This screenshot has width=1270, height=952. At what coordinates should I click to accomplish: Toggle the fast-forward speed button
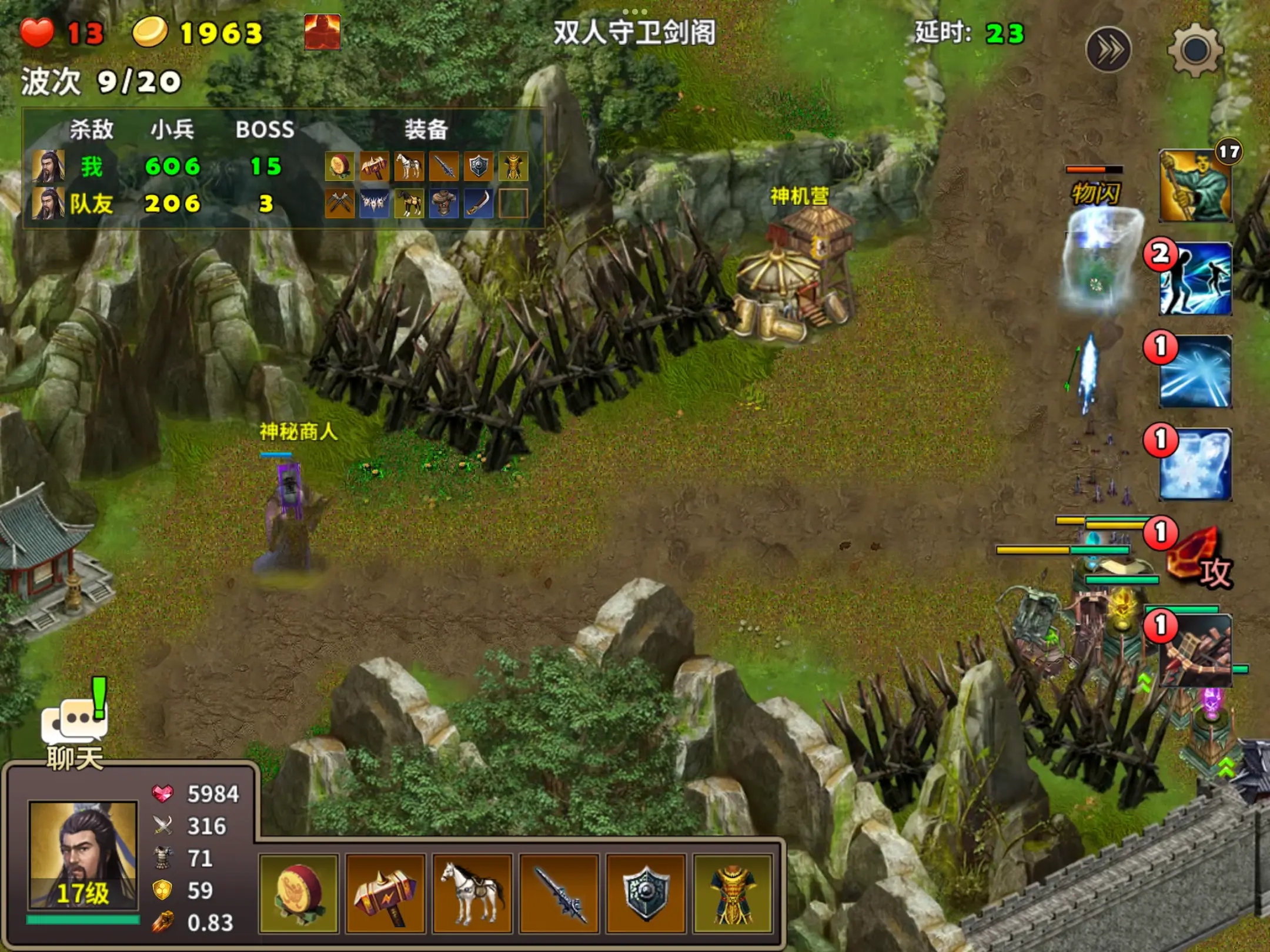tap(1108, 51)
